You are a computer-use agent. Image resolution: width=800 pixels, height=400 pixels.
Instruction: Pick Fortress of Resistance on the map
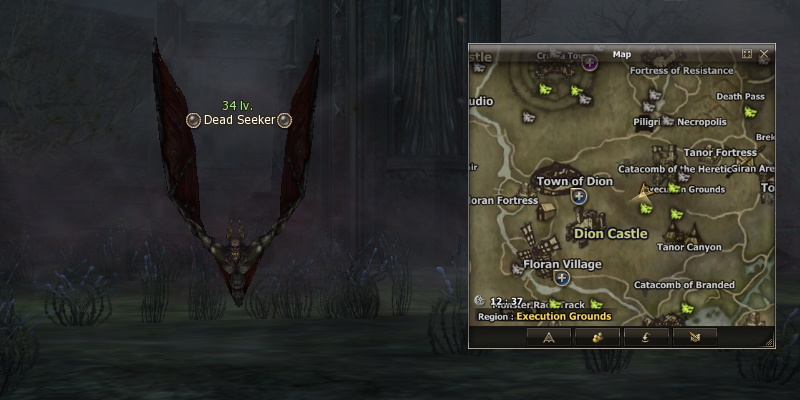click(682, 71)
